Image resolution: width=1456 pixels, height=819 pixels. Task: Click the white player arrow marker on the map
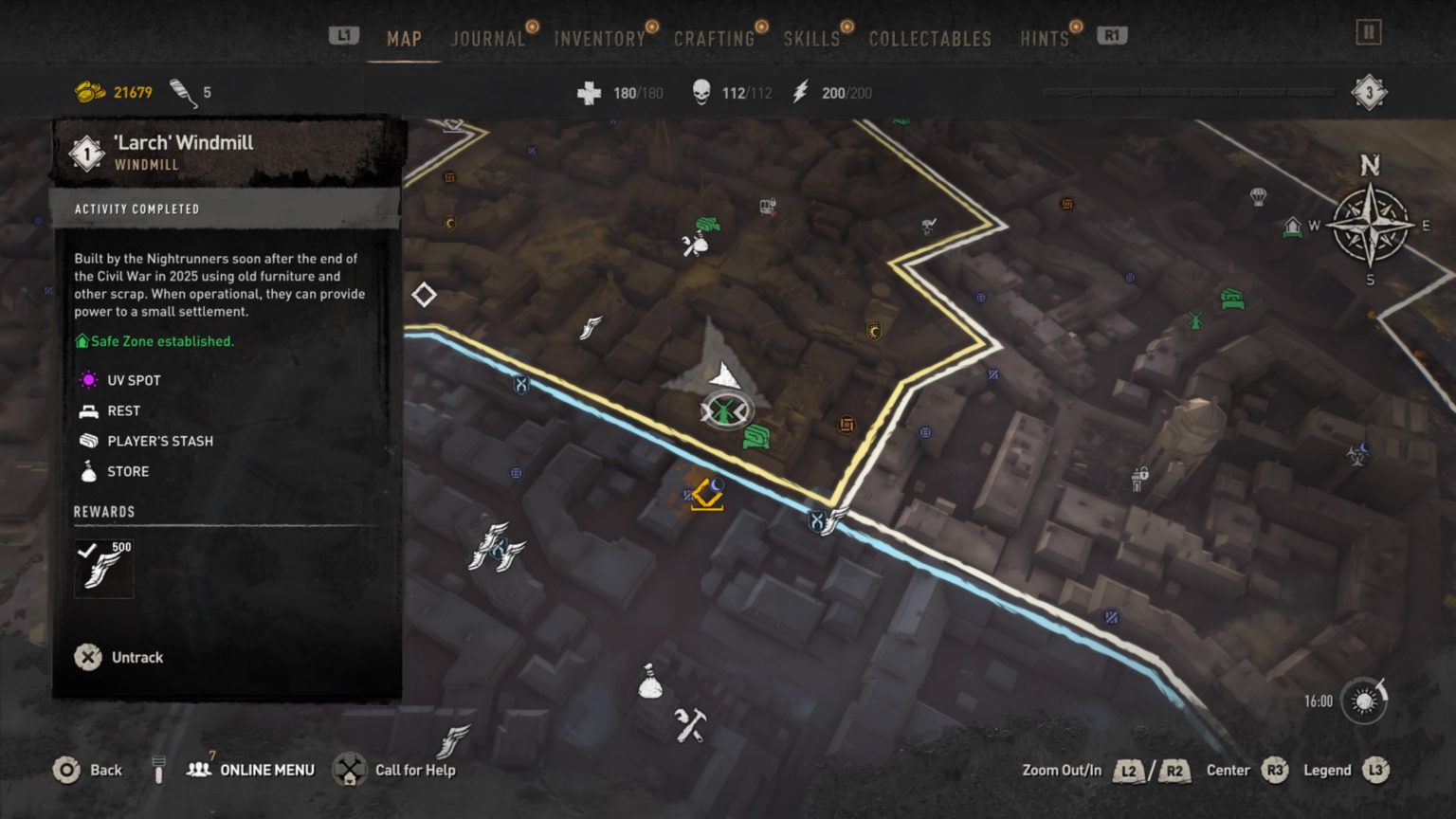click(723, 373)
